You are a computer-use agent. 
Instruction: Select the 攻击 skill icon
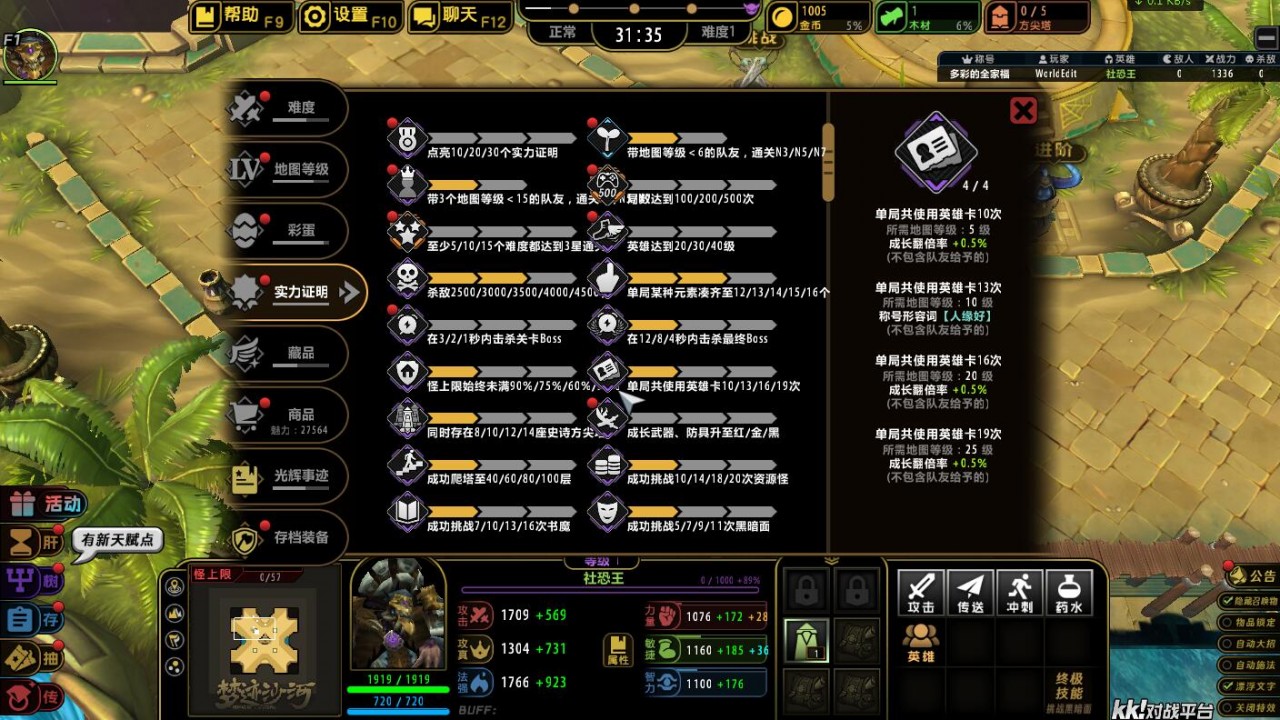tap(920, 592)
